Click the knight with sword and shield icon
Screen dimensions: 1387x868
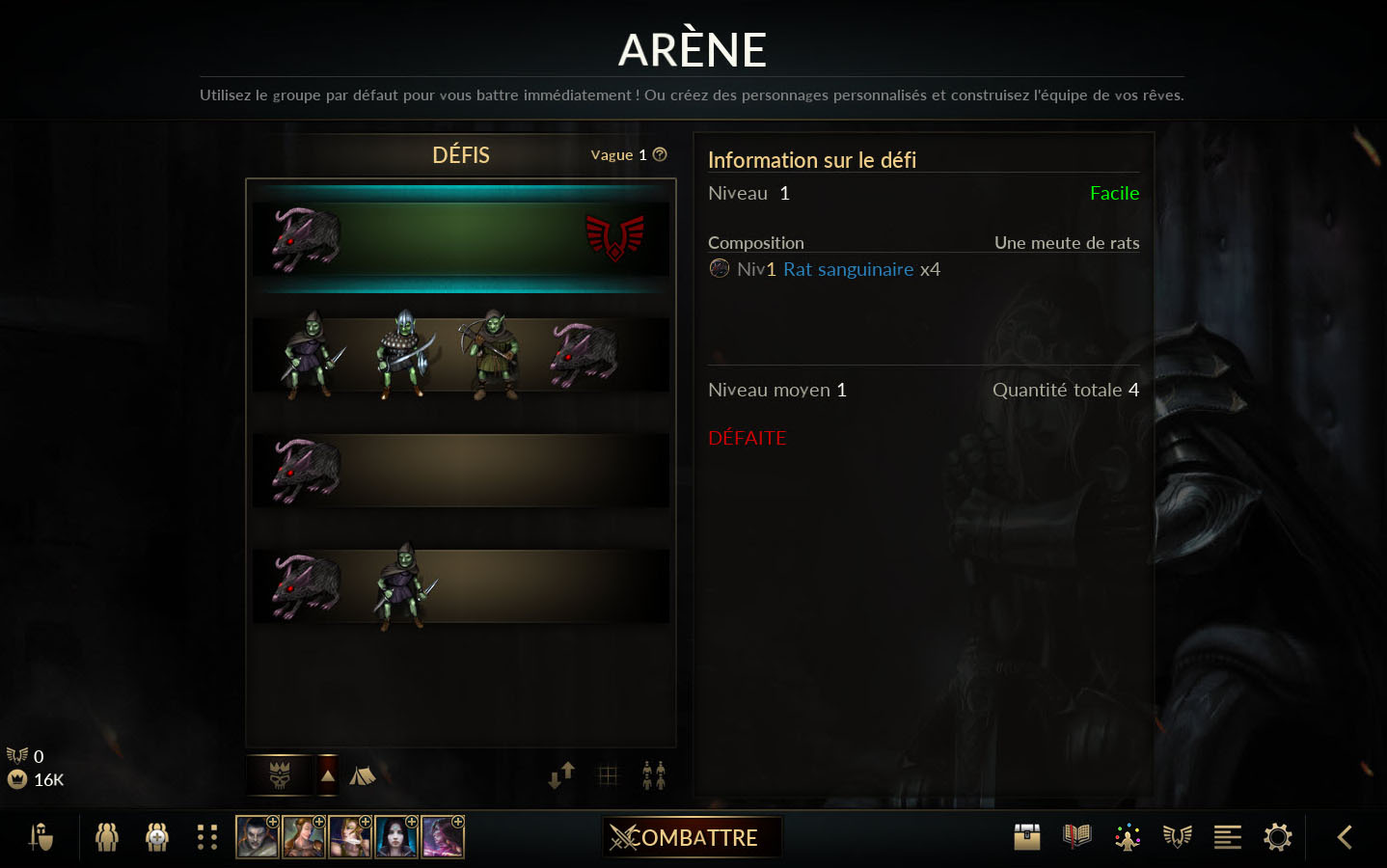pos(41,837)
